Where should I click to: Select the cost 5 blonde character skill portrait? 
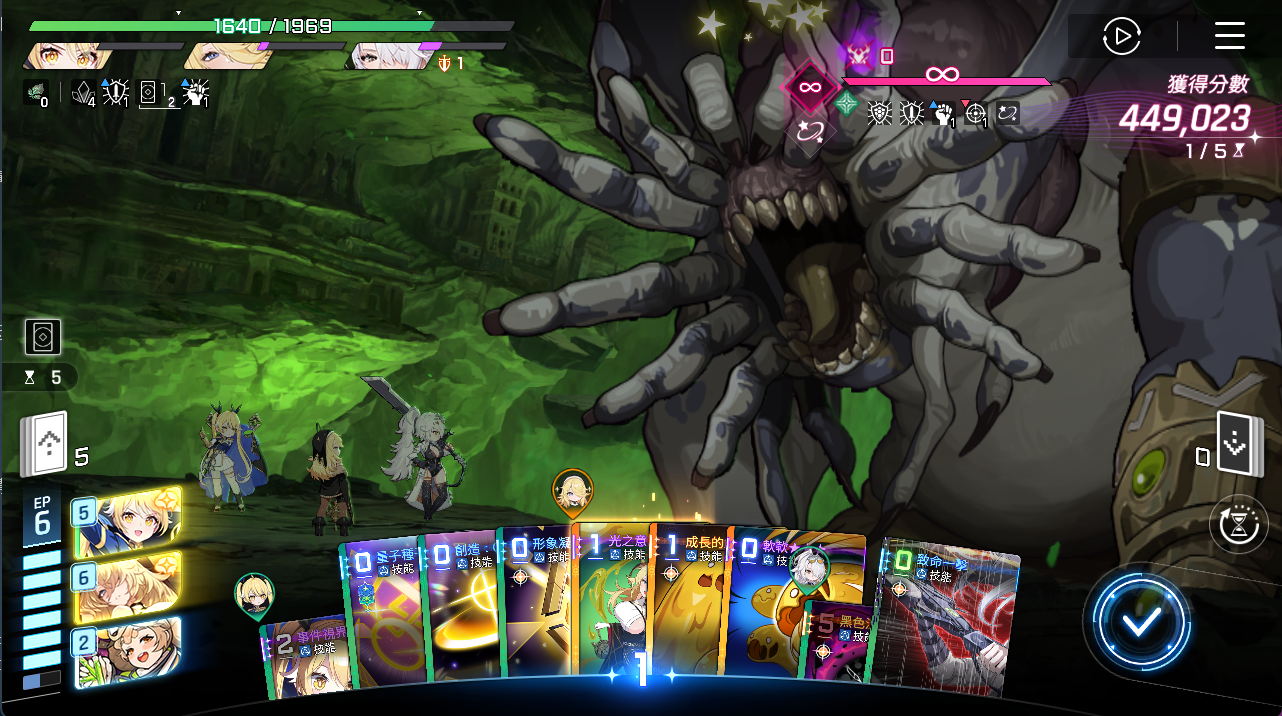(127, 519)
